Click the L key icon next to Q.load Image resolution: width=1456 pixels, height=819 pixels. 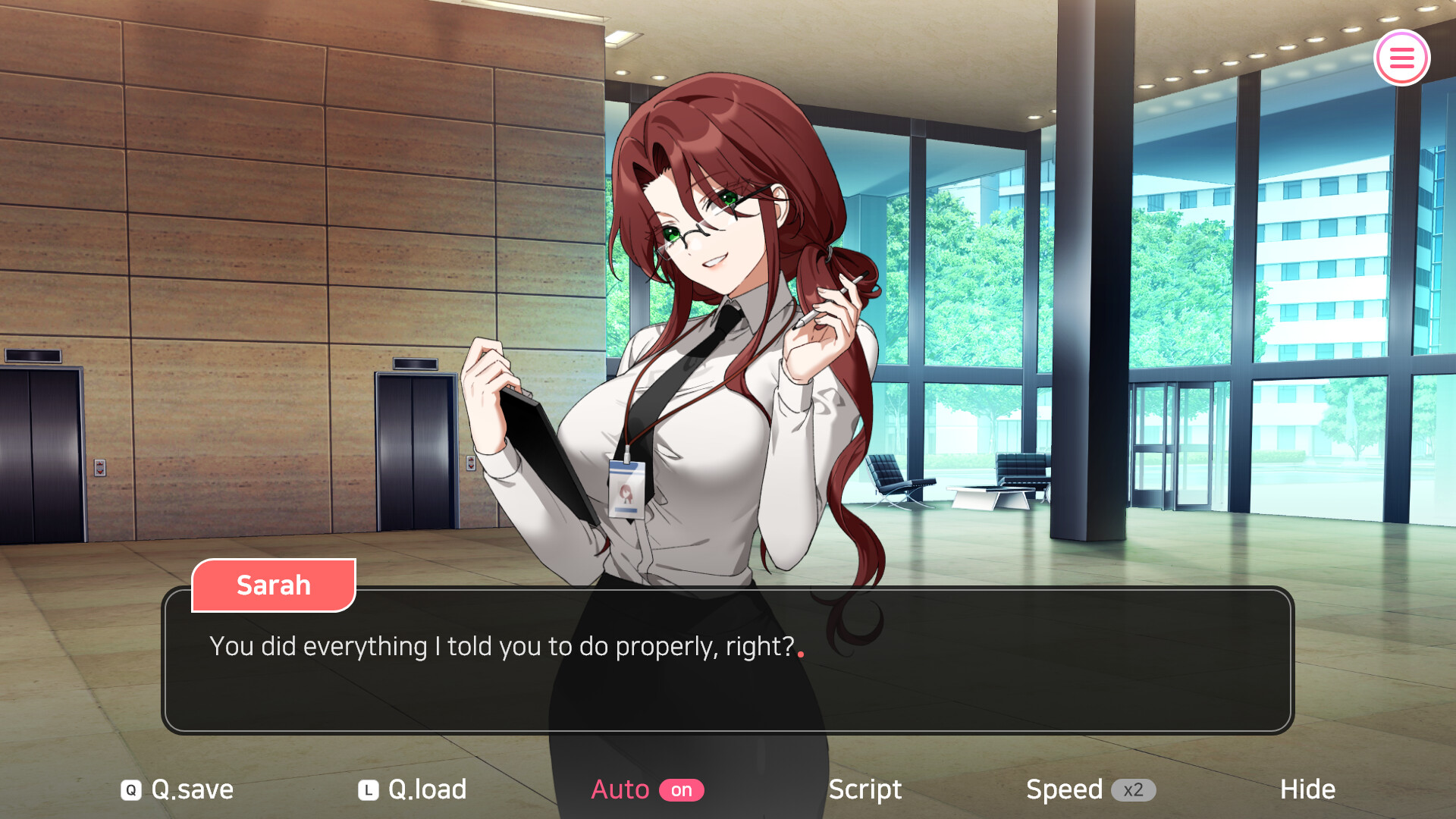(x=367, y=789)
